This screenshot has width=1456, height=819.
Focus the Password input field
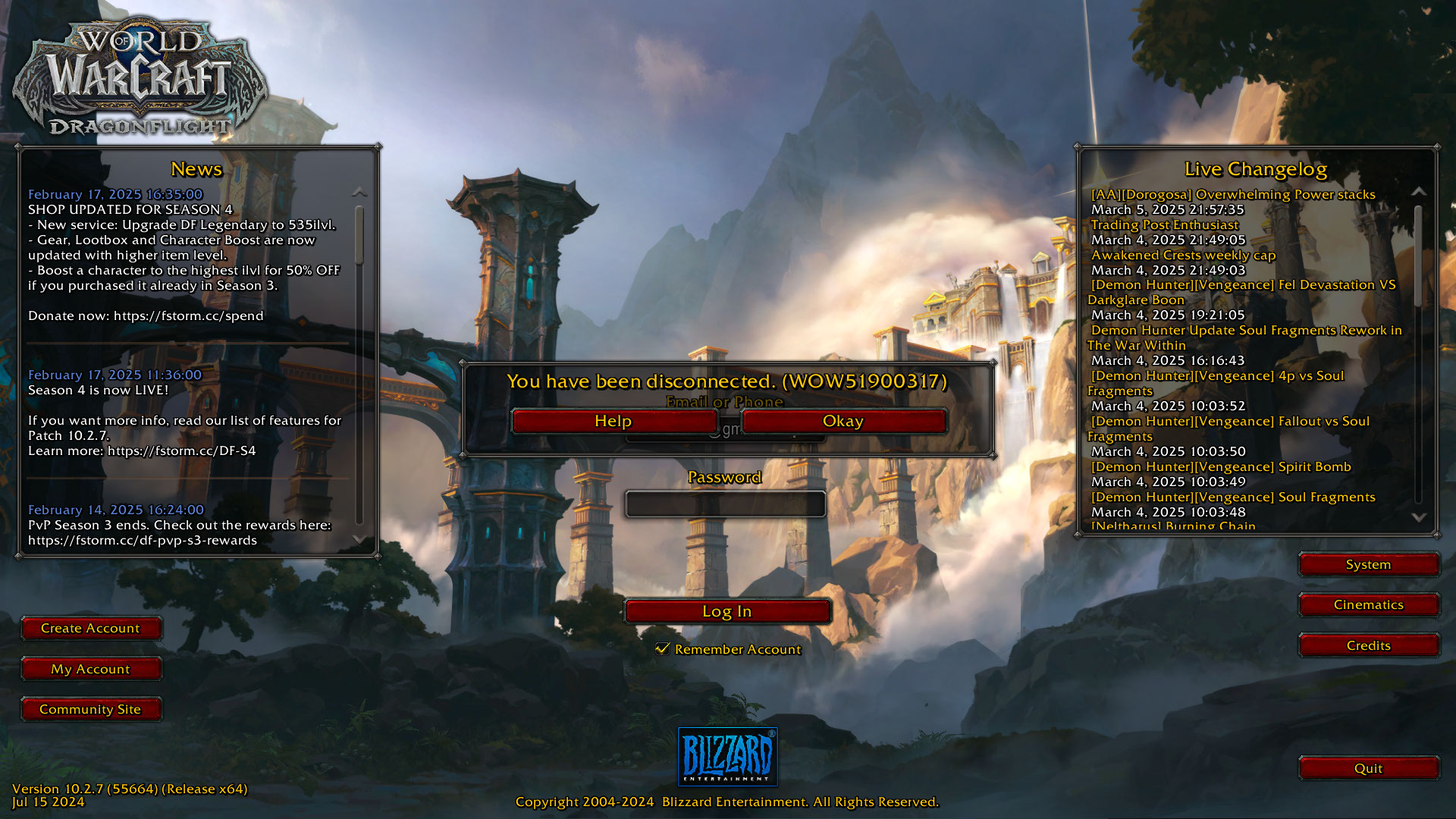point(725,504)
